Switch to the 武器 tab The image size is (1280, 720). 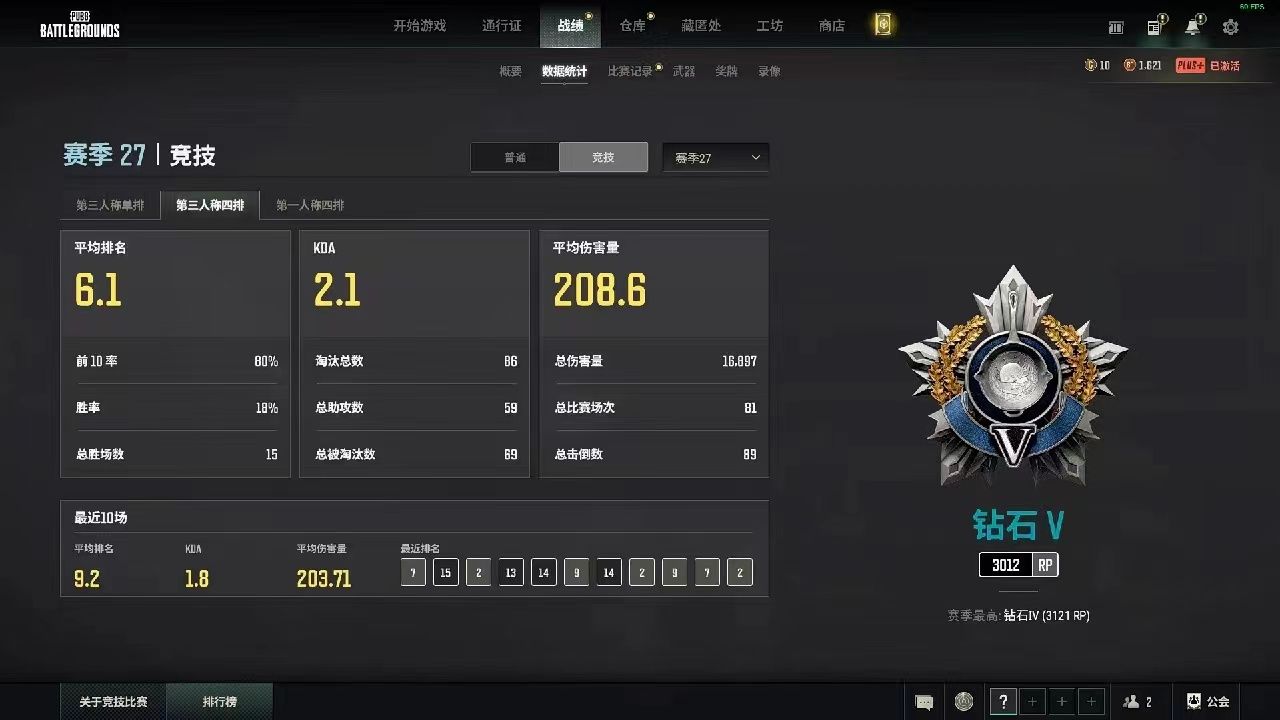(x=683, y=71)
